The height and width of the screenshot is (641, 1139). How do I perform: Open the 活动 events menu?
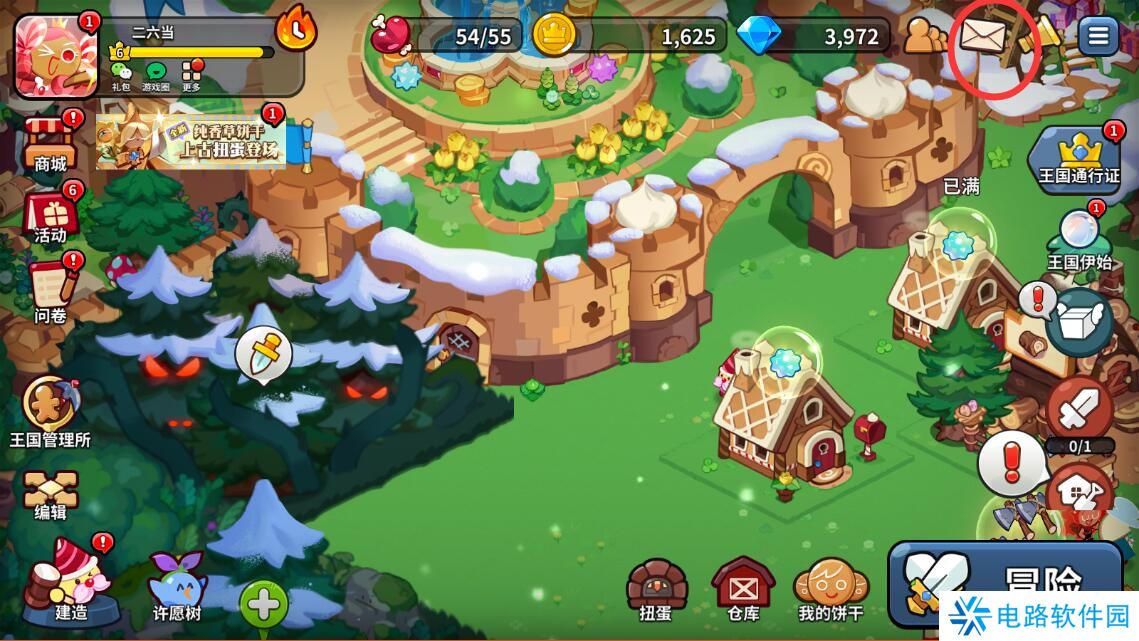tap(50, 217)
